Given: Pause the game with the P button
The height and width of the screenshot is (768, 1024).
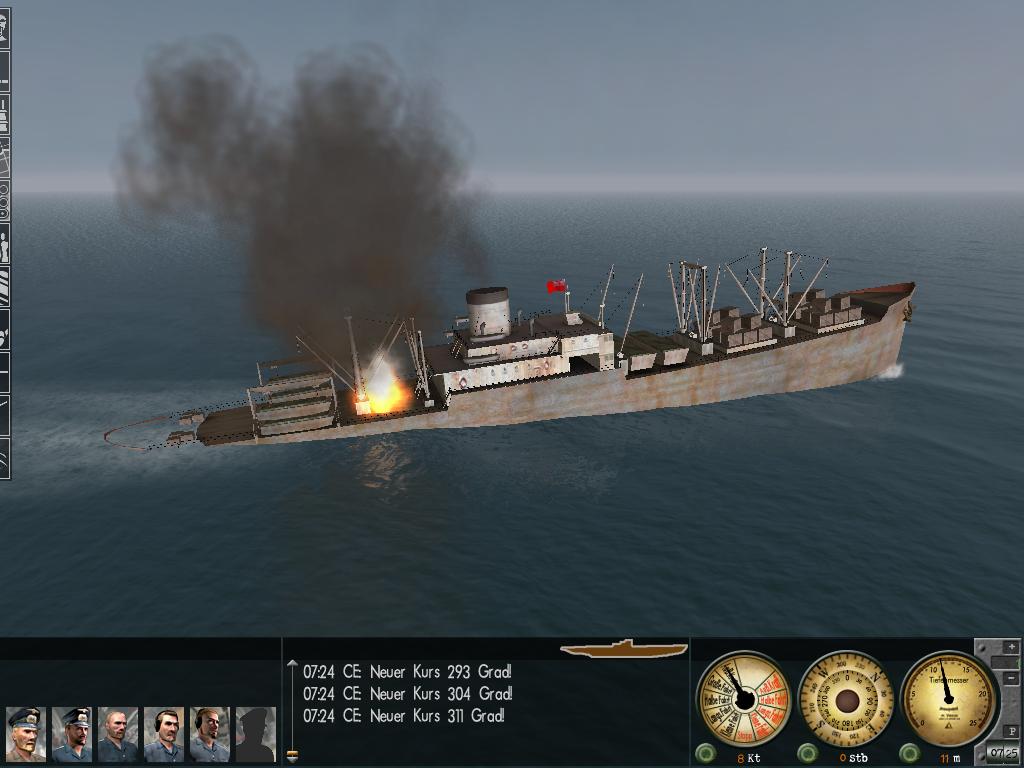Looking at the screenshot, I should click(x=1012, y=732).
